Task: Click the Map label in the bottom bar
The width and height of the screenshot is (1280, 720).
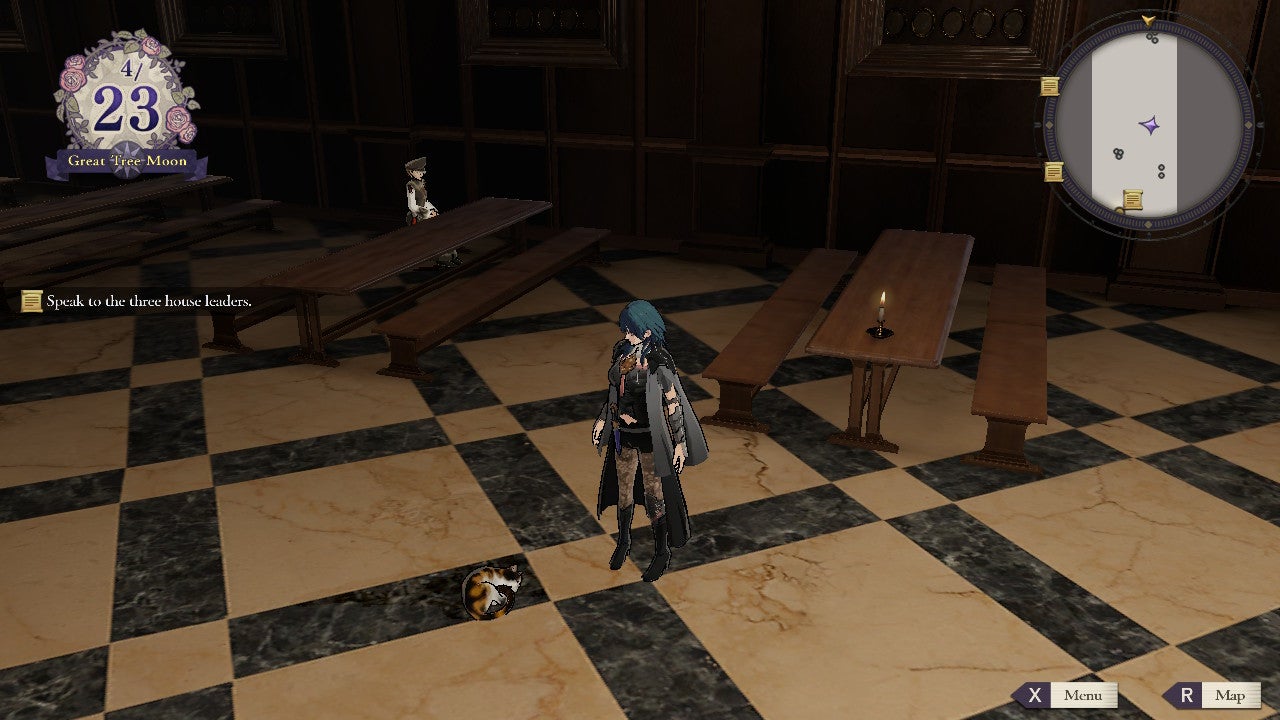Action: click(x=1227, y=695)
